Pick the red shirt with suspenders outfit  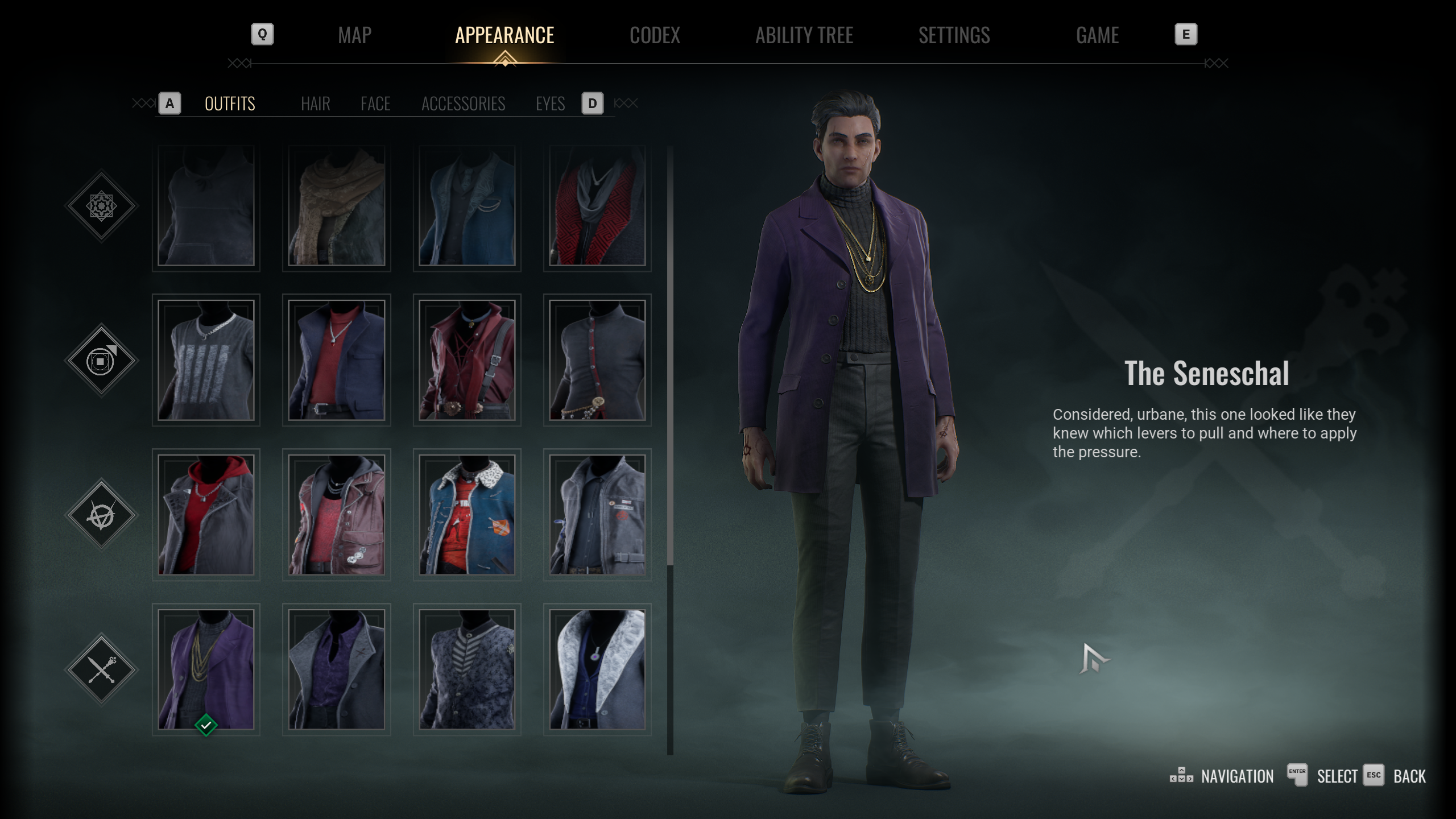467,359
